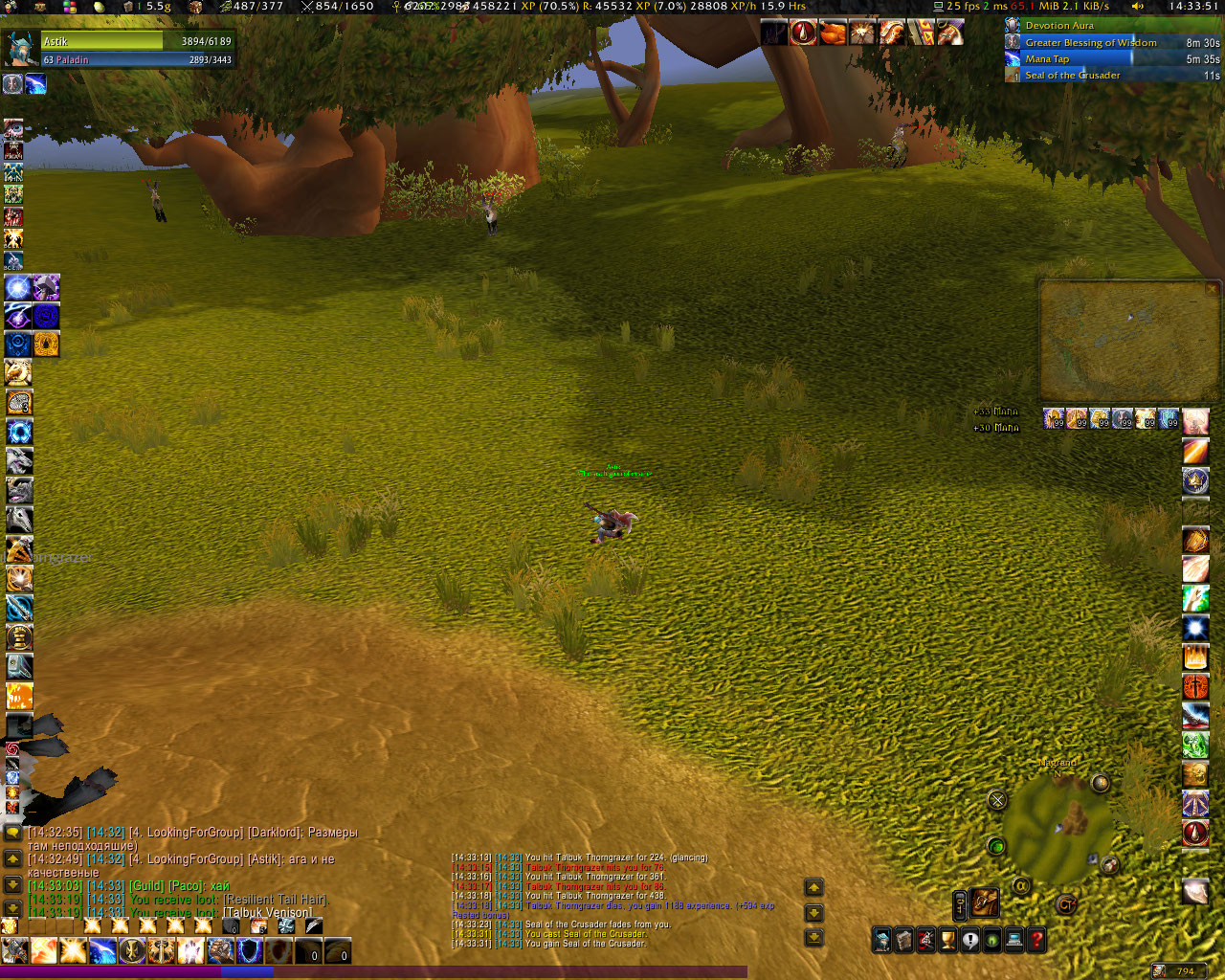Image resolution: width=1225 pixels, height=980 pixels.
Task: Open the main menu computer icon
Action: 1014,940
